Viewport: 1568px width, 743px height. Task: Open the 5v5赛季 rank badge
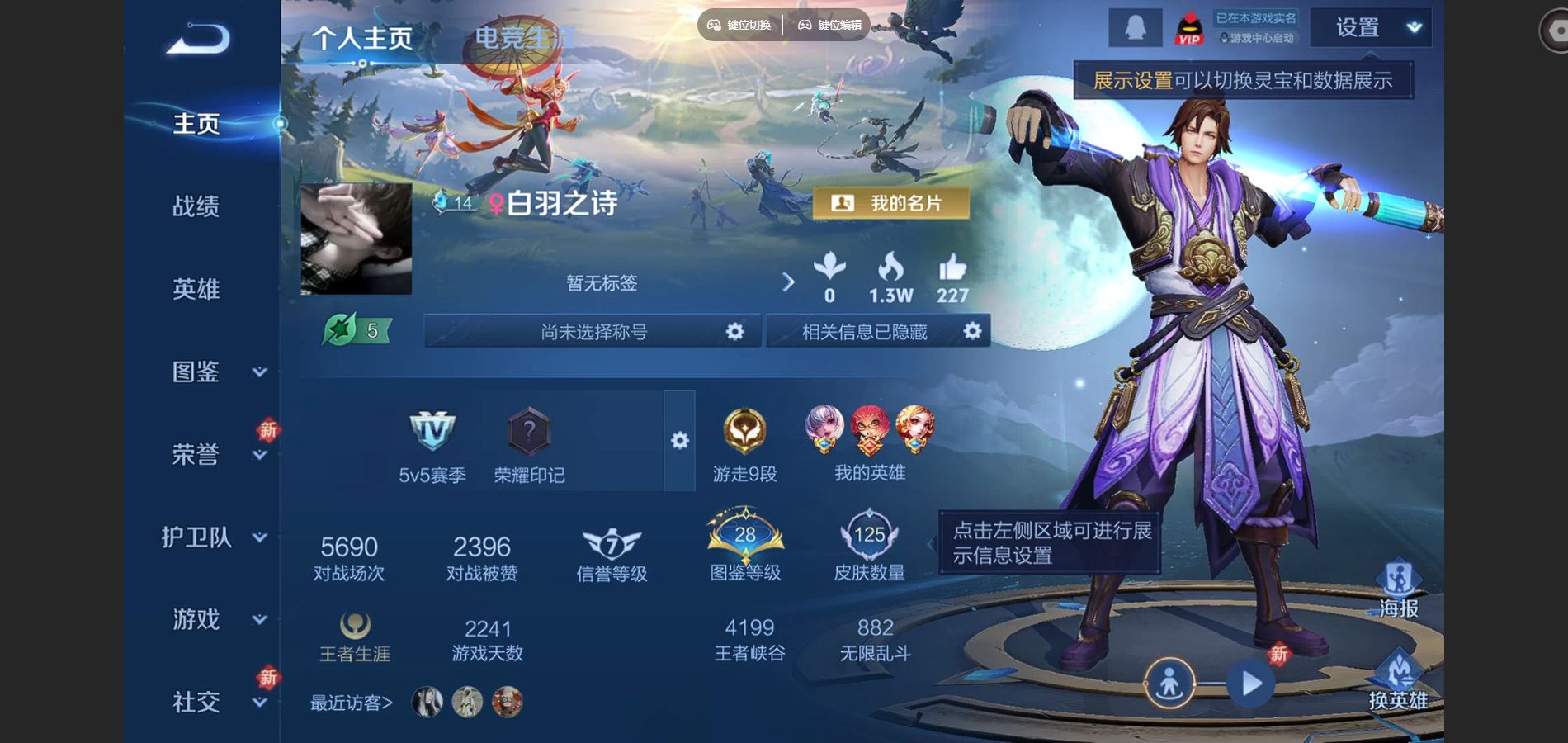(x=432, y=444)
